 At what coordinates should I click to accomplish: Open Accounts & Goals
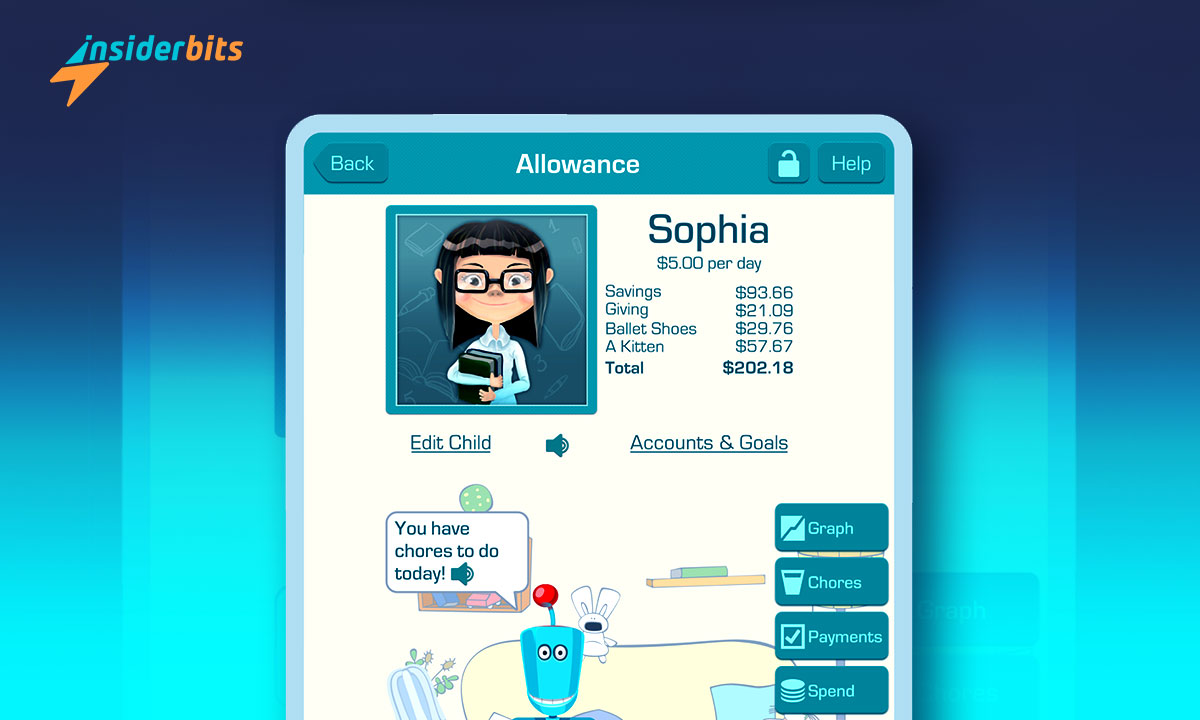(x=709, y=443)
